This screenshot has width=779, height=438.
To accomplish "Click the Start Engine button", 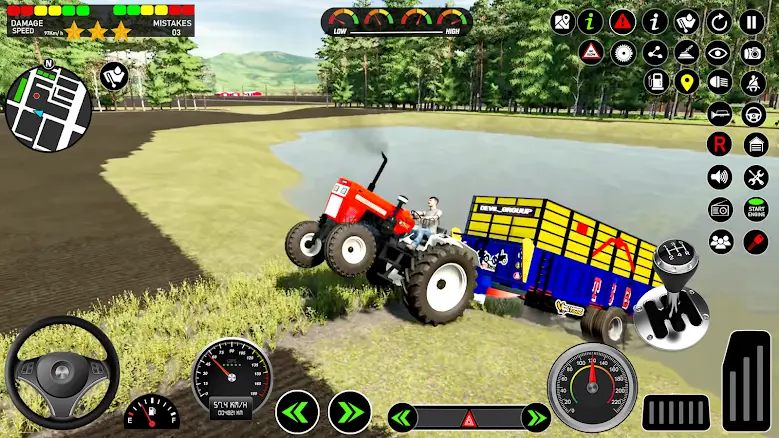I will [755, 209].
